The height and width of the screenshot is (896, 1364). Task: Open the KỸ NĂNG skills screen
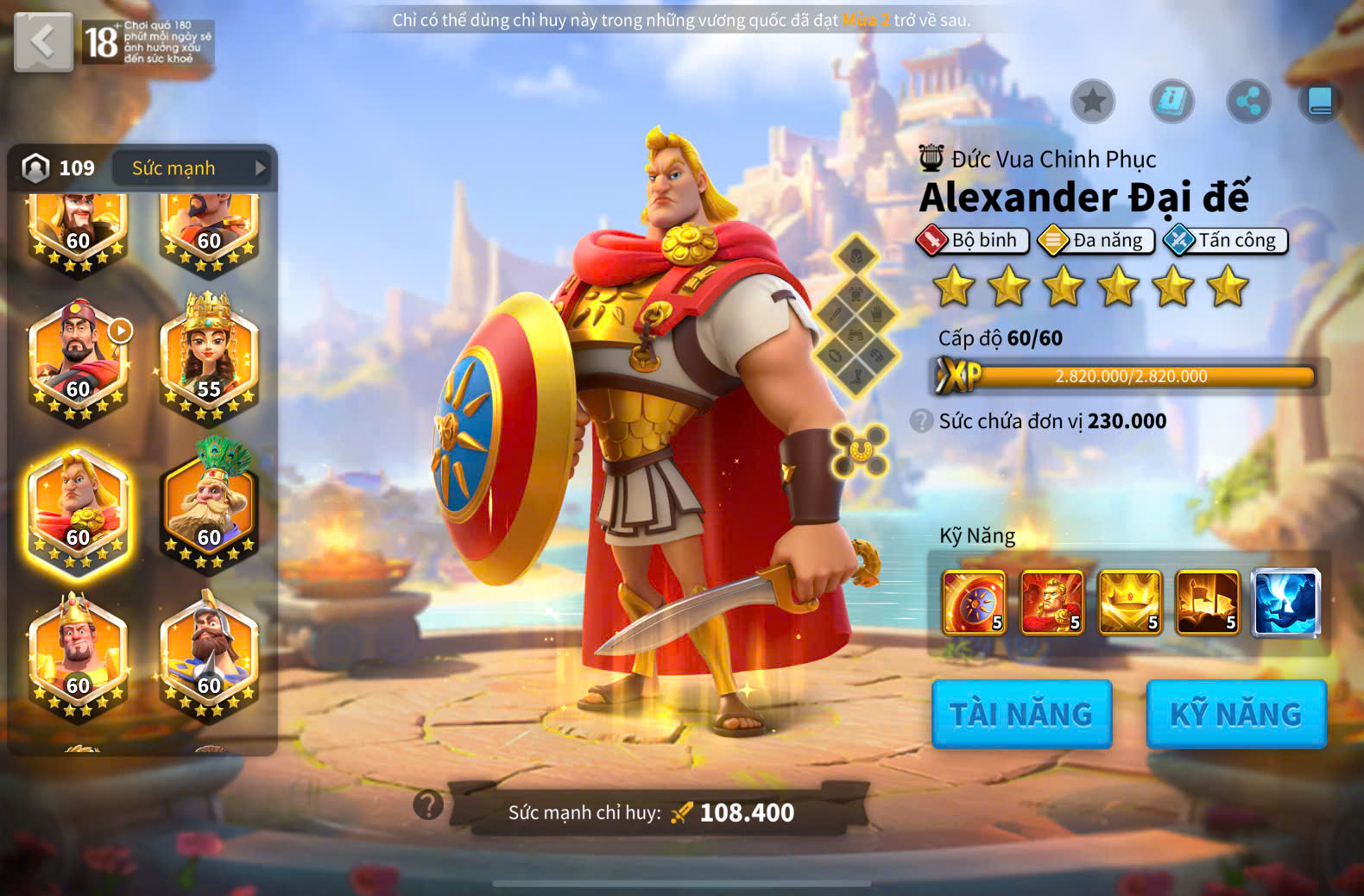pos(1235,714)
